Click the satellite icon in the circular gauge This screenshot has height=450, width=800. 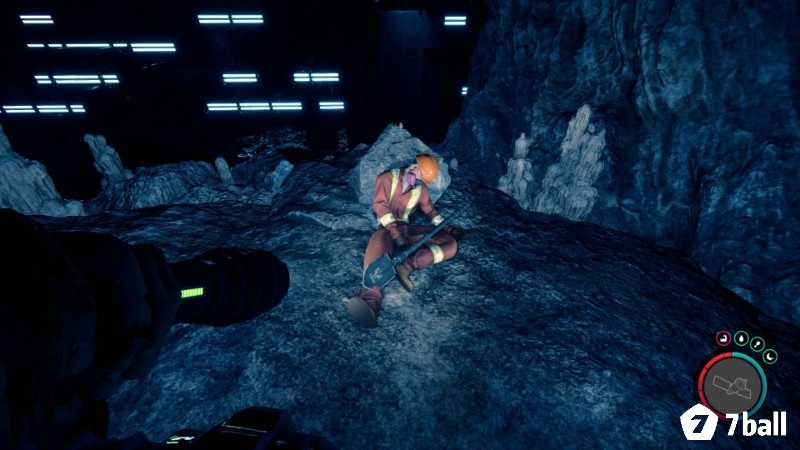click(734, 386)
